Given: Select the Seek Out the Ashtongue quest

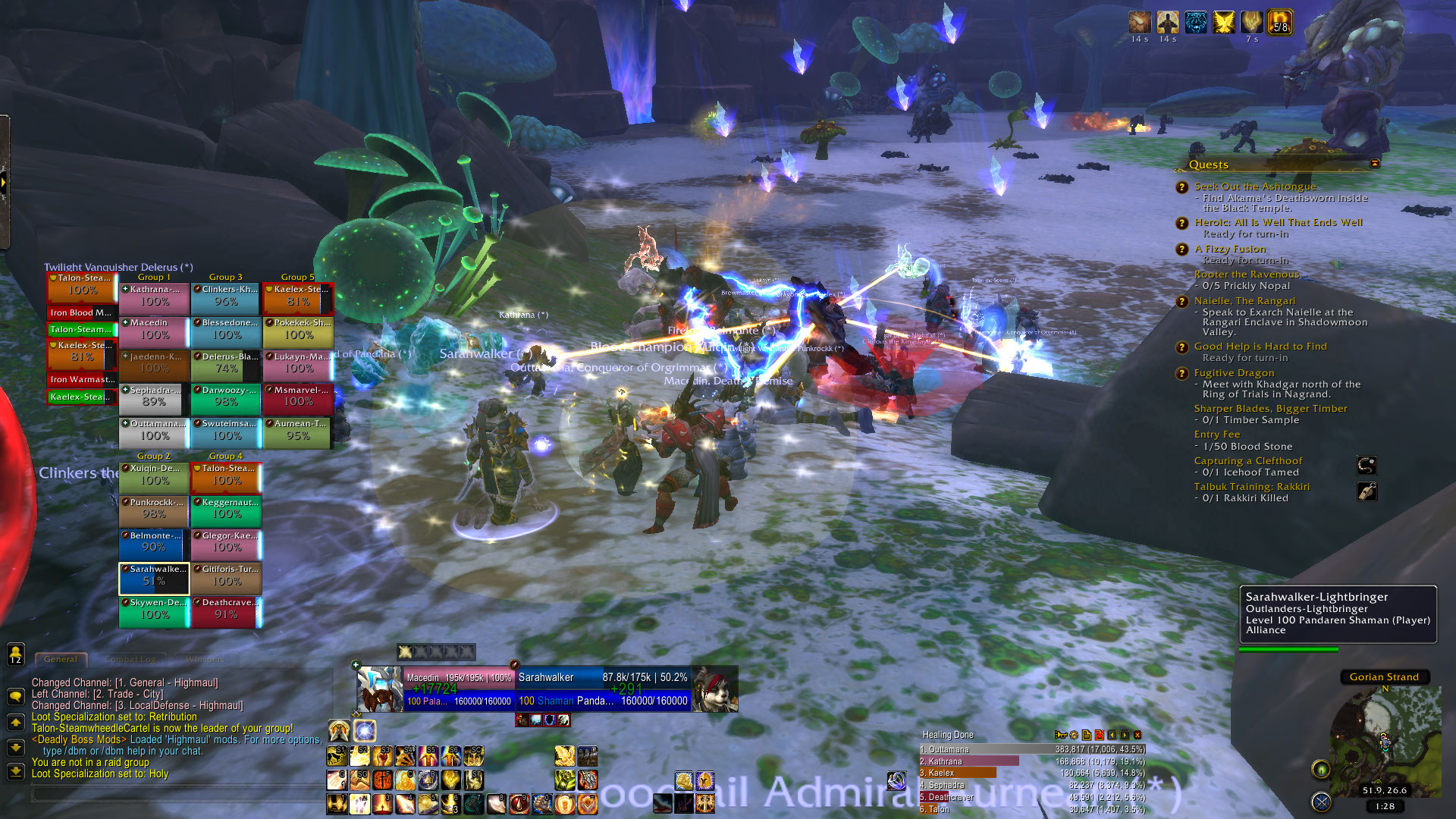Looking at the screenshot, I should coord(1255,187).
